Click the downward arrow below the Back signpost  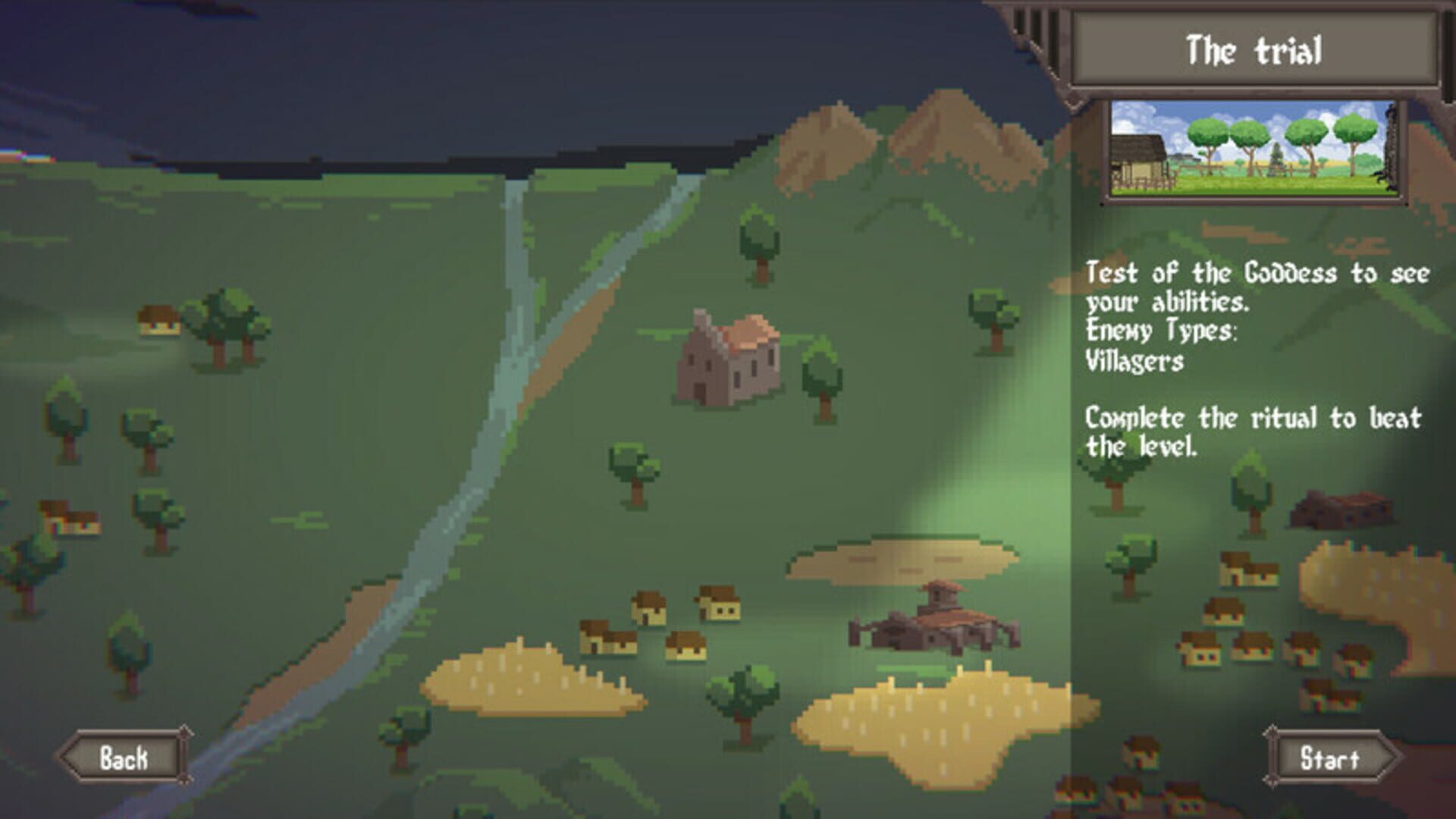click(184, 781)
